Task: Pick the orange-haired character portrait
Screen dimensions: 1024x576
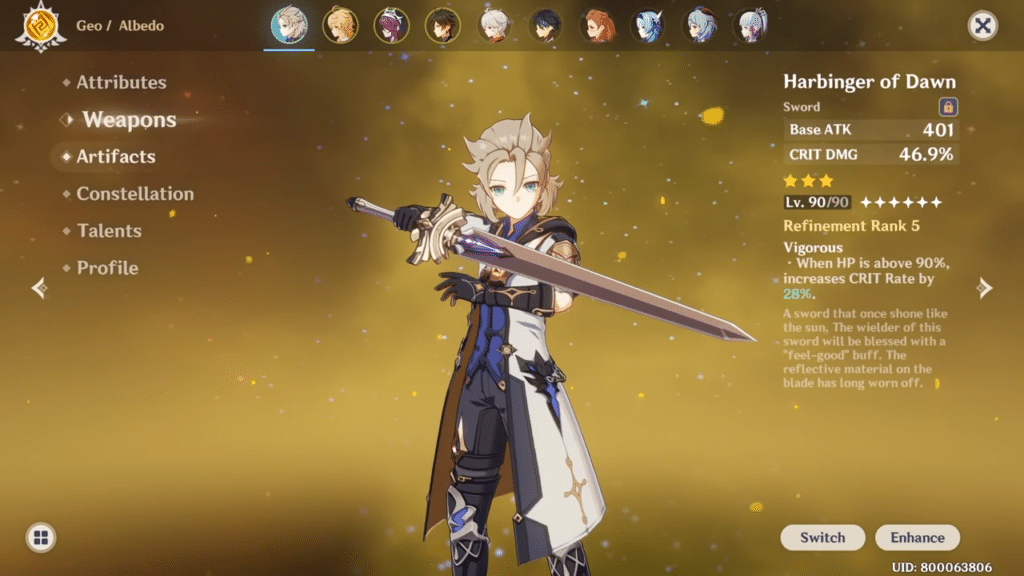Action: (597, 25)
